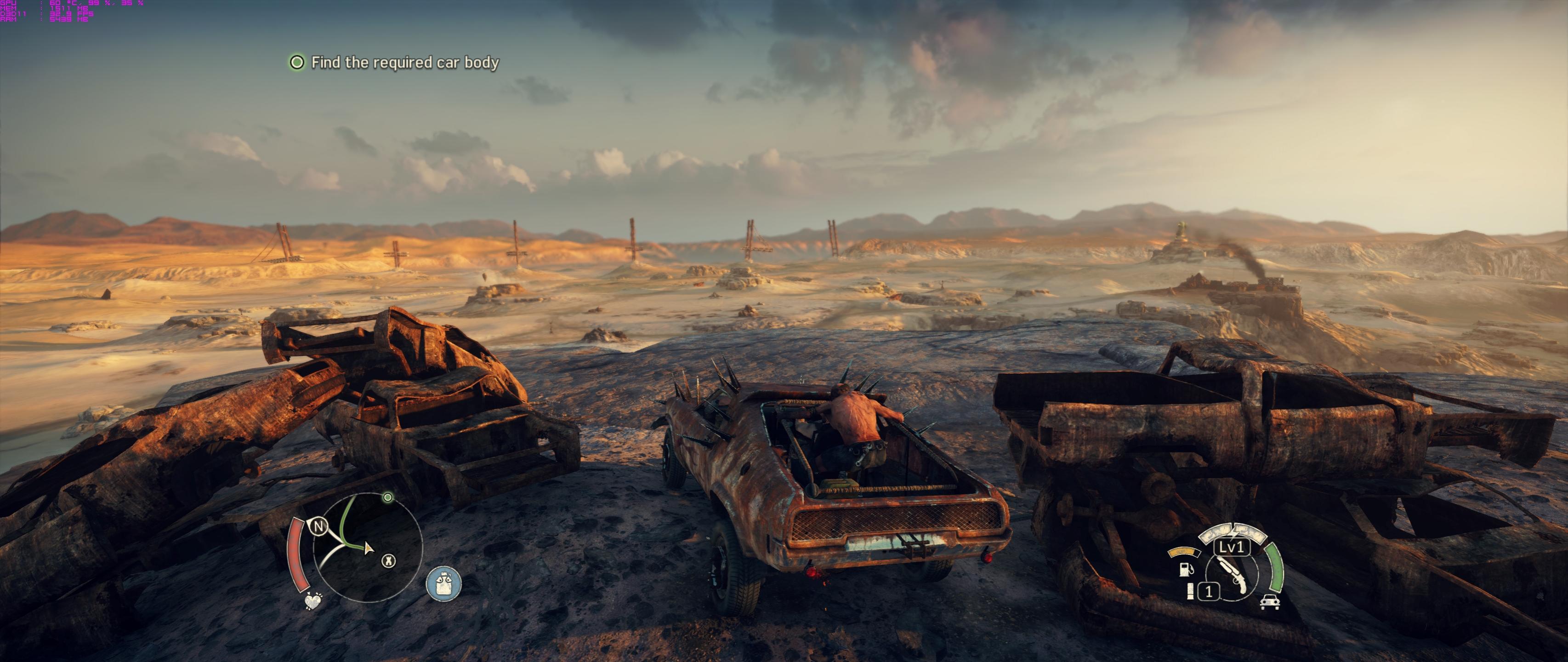
Task: Click the heart health icon
Action: click(312, 602)
